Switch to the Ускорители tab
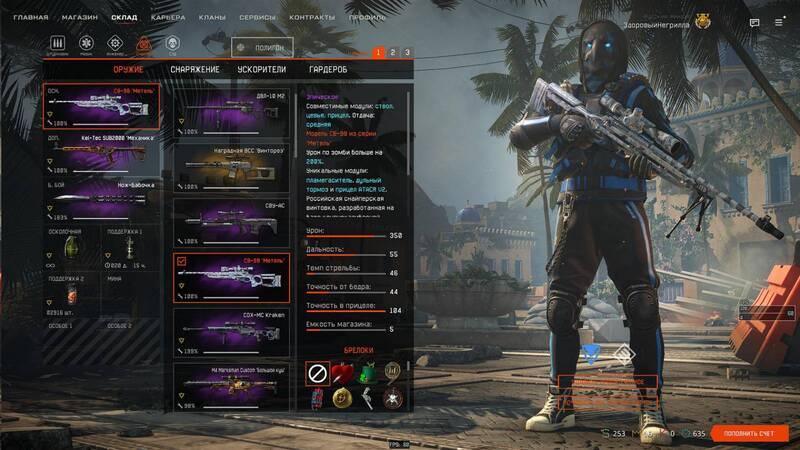Screen dimensions: 800x450 [x=262, y=69]
